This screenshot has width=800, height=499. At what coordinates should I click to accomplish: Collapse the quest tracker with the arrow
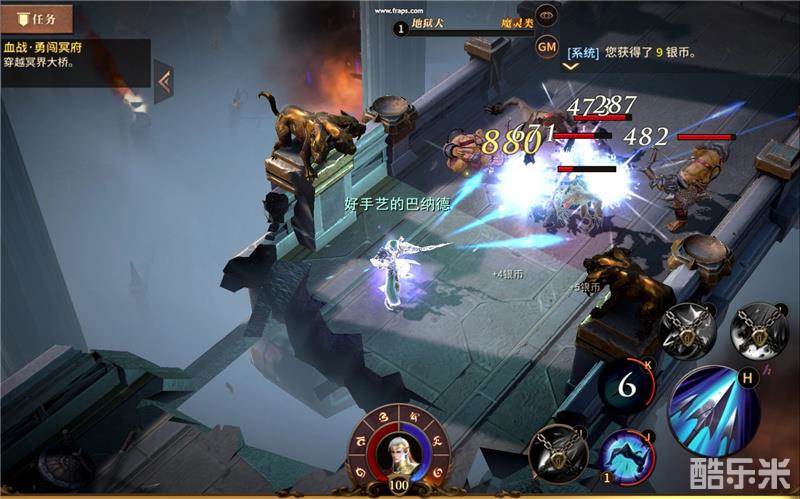pyautogui.click(x=164, y=81)
